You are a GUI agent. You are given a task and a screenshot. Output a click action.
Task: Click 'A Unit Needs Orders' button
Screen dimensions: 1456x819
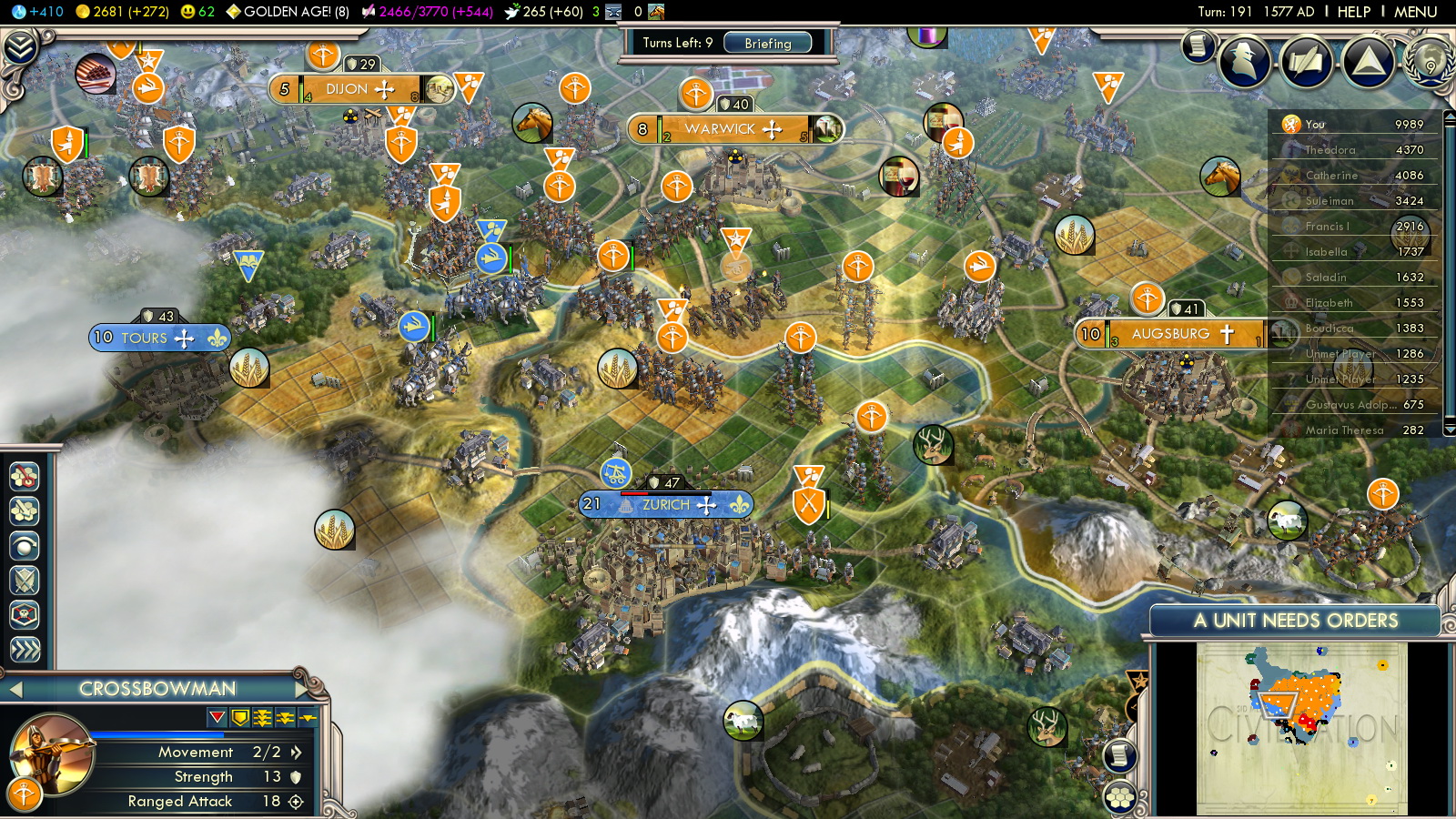coord(1294,621)
